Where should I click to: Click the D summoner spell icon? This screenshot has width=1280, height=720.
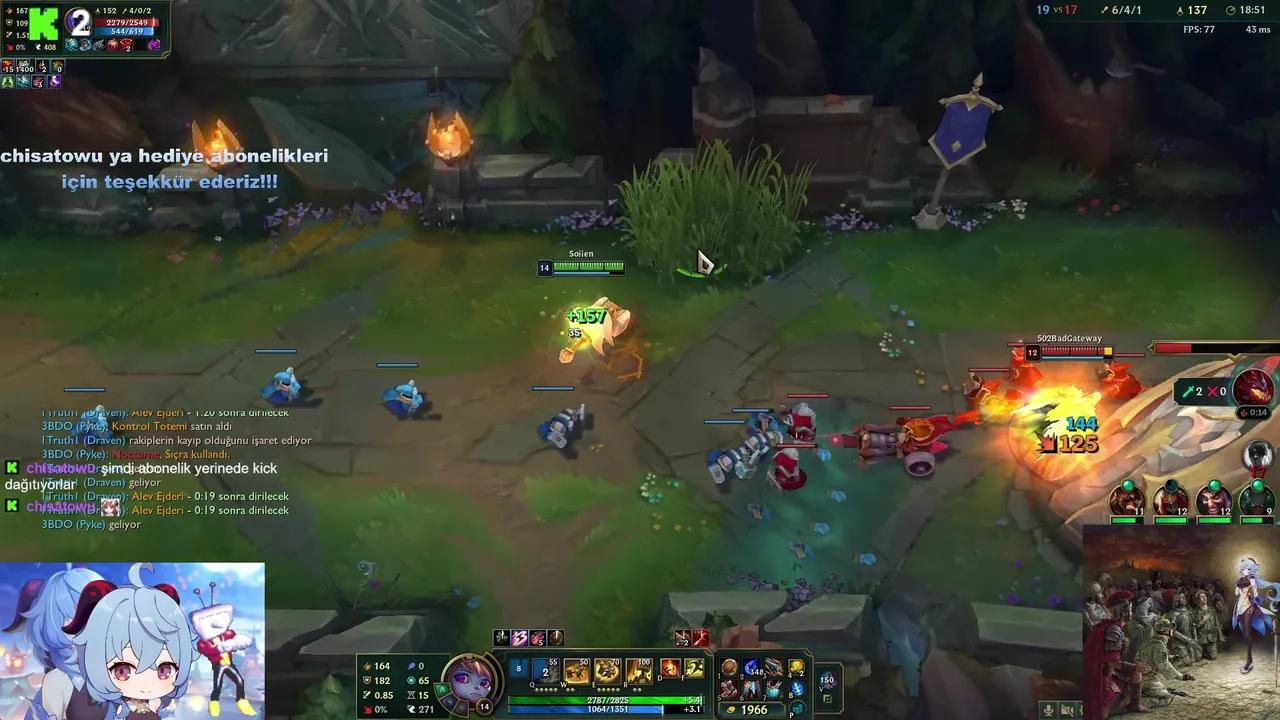click(671, 670)
